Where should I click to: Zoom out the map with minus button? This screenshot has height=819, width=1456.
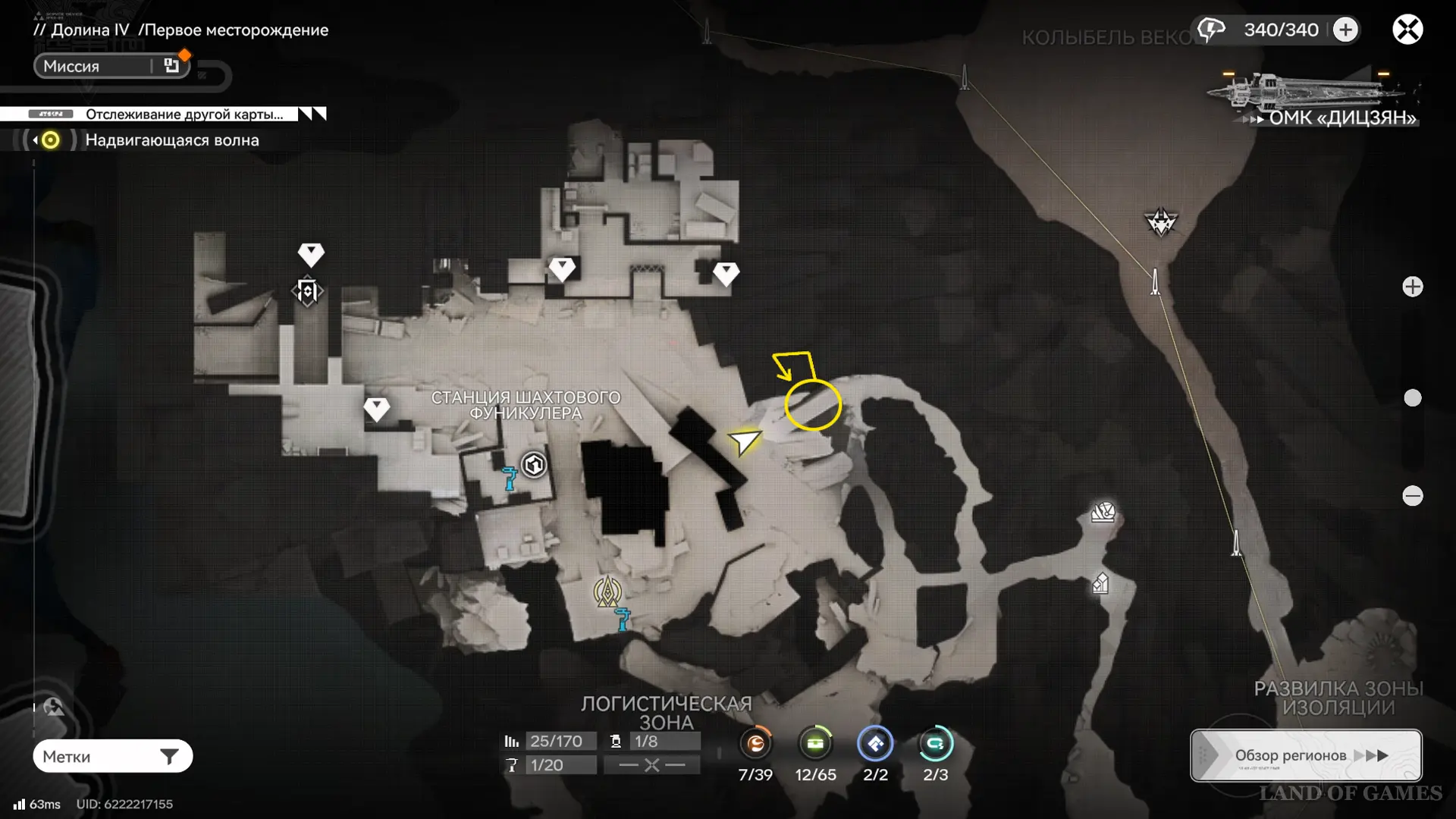click(x=1412, y=496)
